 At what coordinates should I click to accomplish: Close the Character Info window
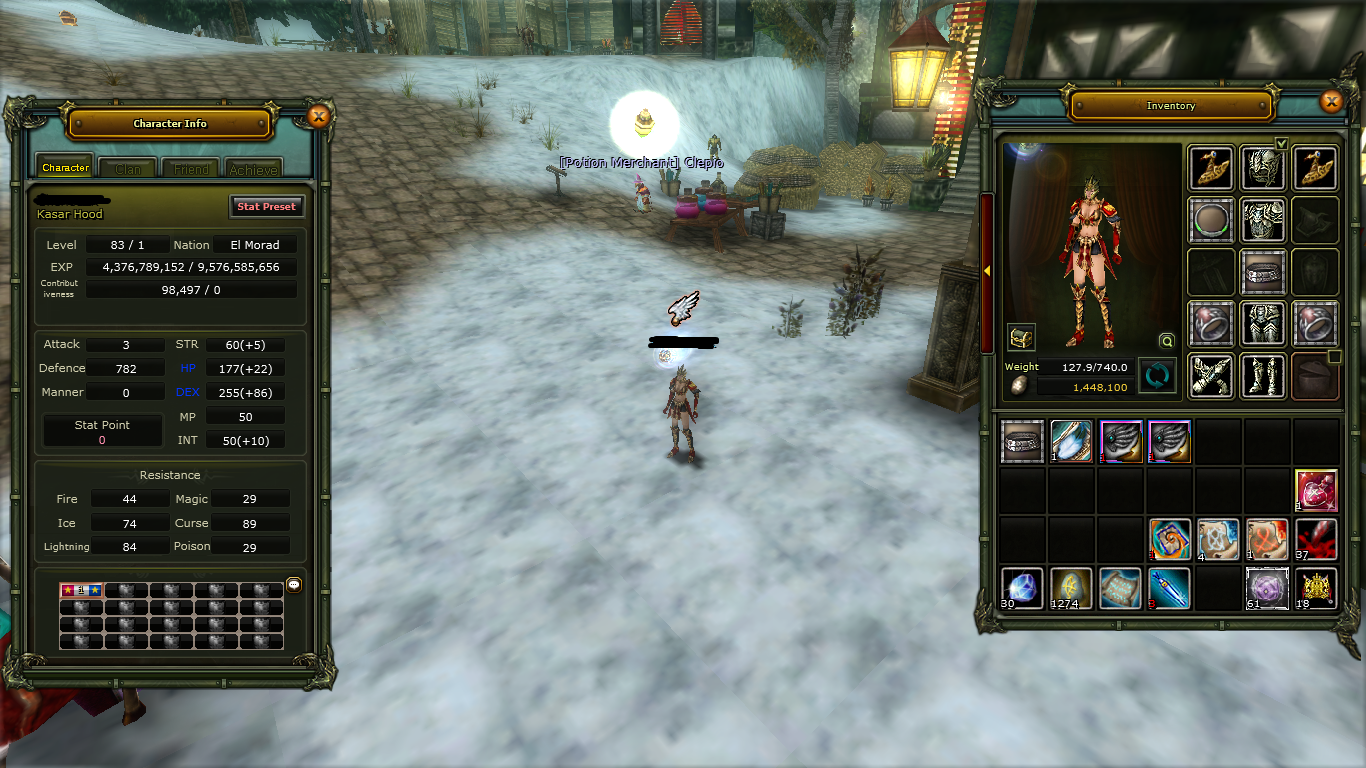[318, 117]
